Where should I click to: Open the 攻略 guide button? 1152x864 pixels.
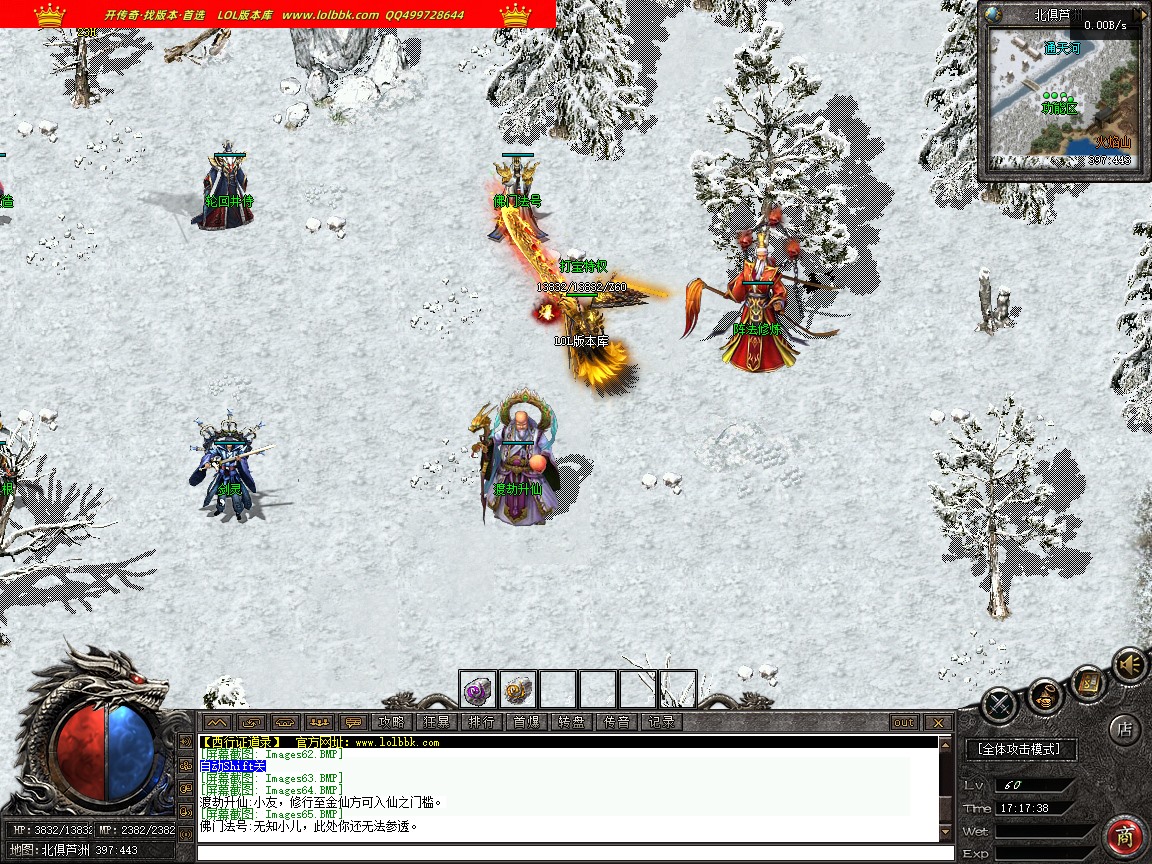tap(392, 722)
